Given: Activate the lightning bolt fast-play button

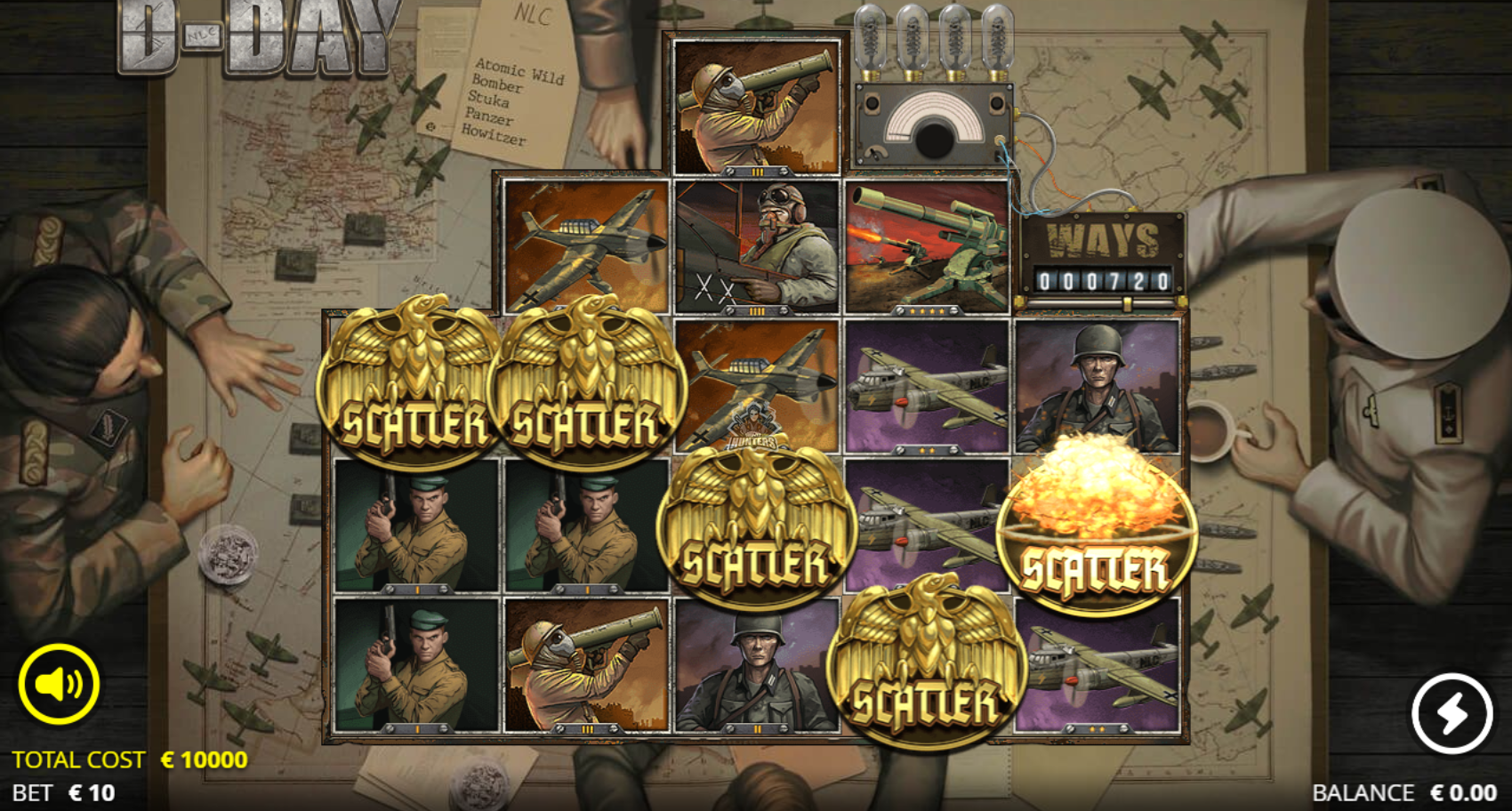Looking at the screenshot, I should [1452, 712].
